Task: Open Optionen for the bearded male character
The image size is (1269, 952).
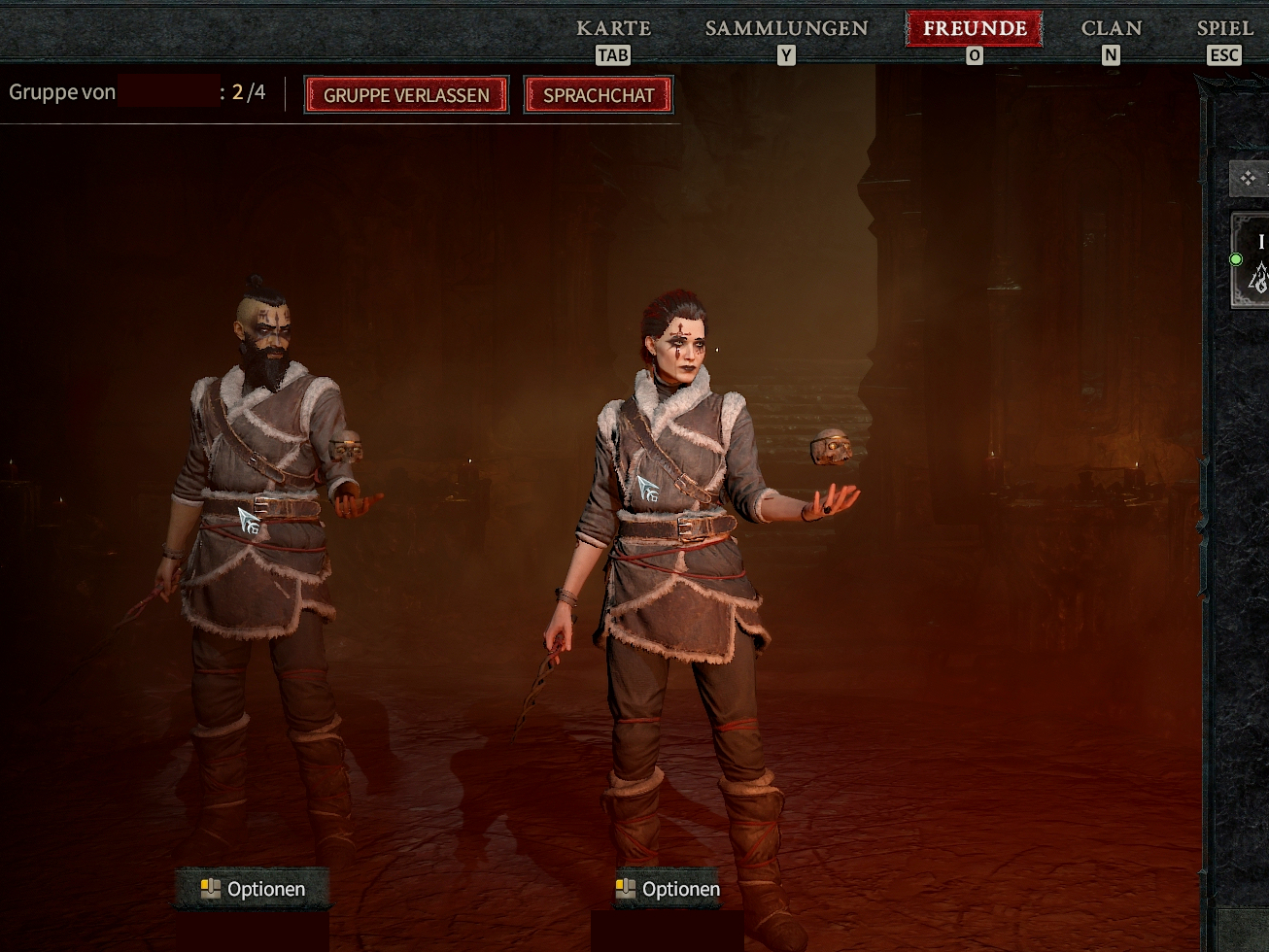Action: pos(253,889)
